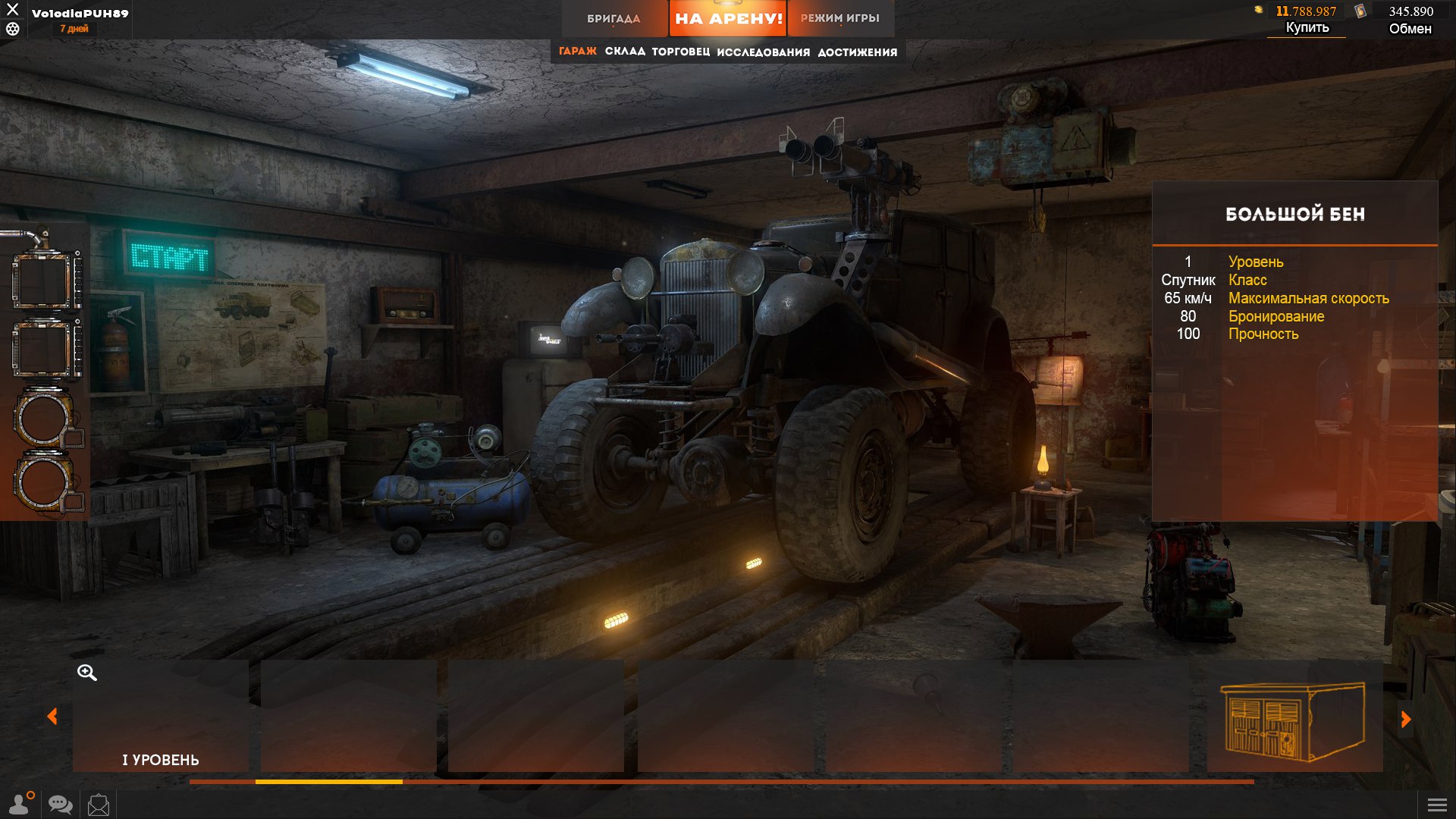This screenshot has height=819, width=1456.
Task: Open the БРИГАДА menu
Action: tap(613, 18)
